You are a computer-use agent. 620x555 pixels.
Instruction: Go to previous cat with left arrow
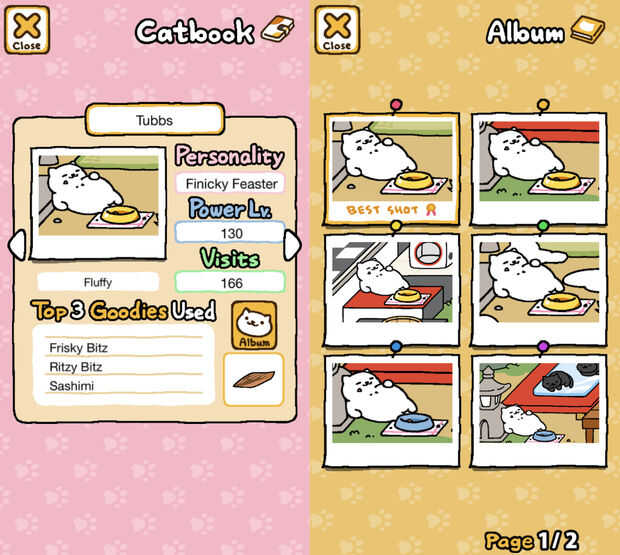[16, 245]
